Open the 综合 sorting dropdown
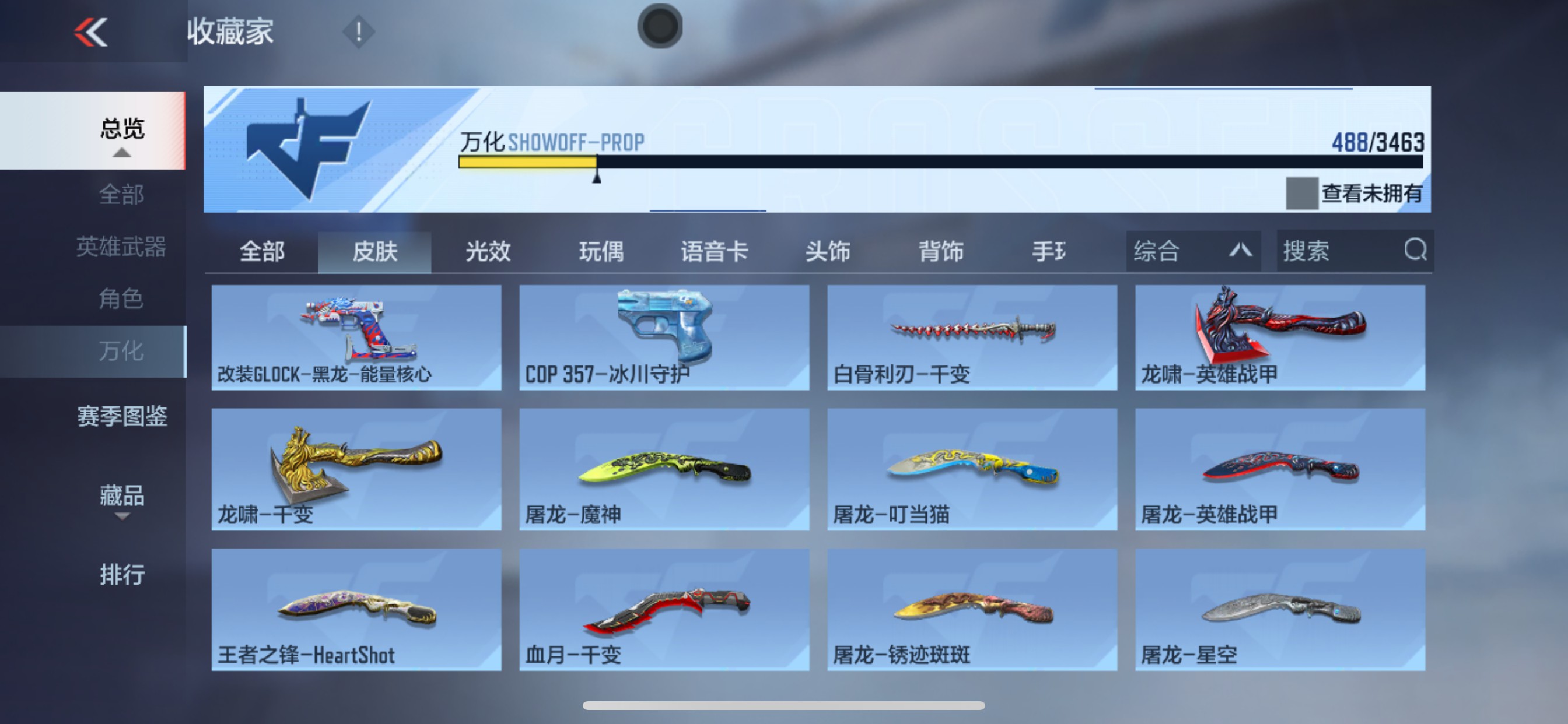1568x724 pixels. tap(1193, 251)
